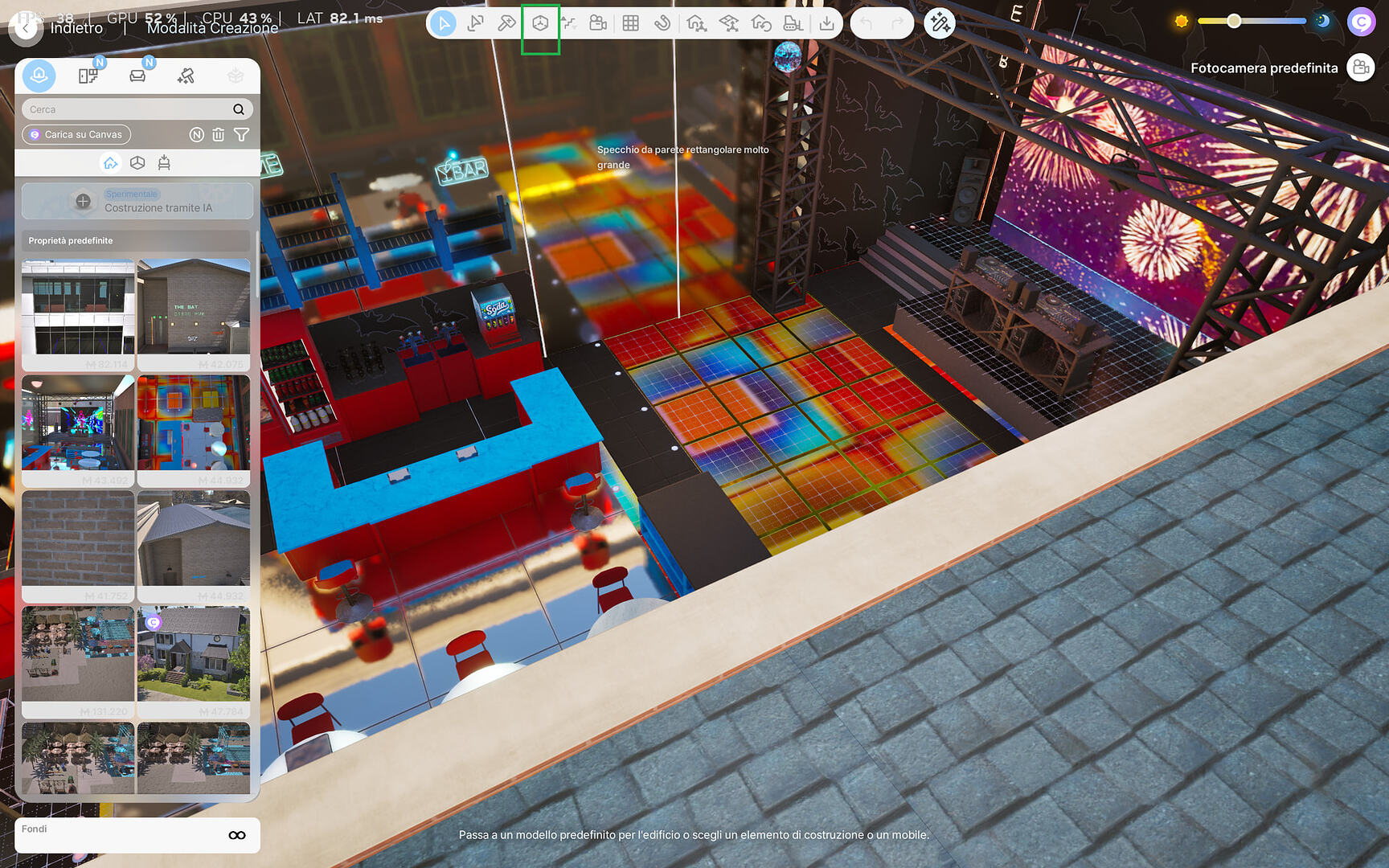This screenshot has height=868, width=1389.
Task: Open the build hammer tool
Action: 506,23
